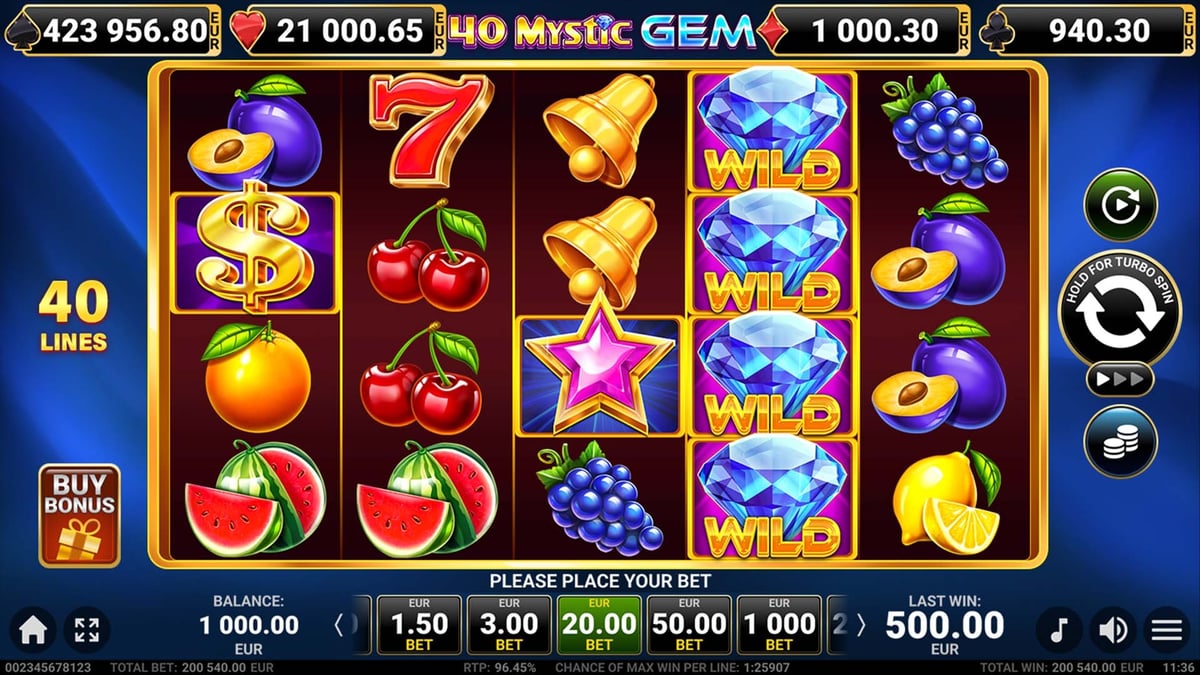Image resolution: width=1200 pixels, height=675 pixels.
Task: Activate the autoplay button
Action: (x=1120, y=205)
